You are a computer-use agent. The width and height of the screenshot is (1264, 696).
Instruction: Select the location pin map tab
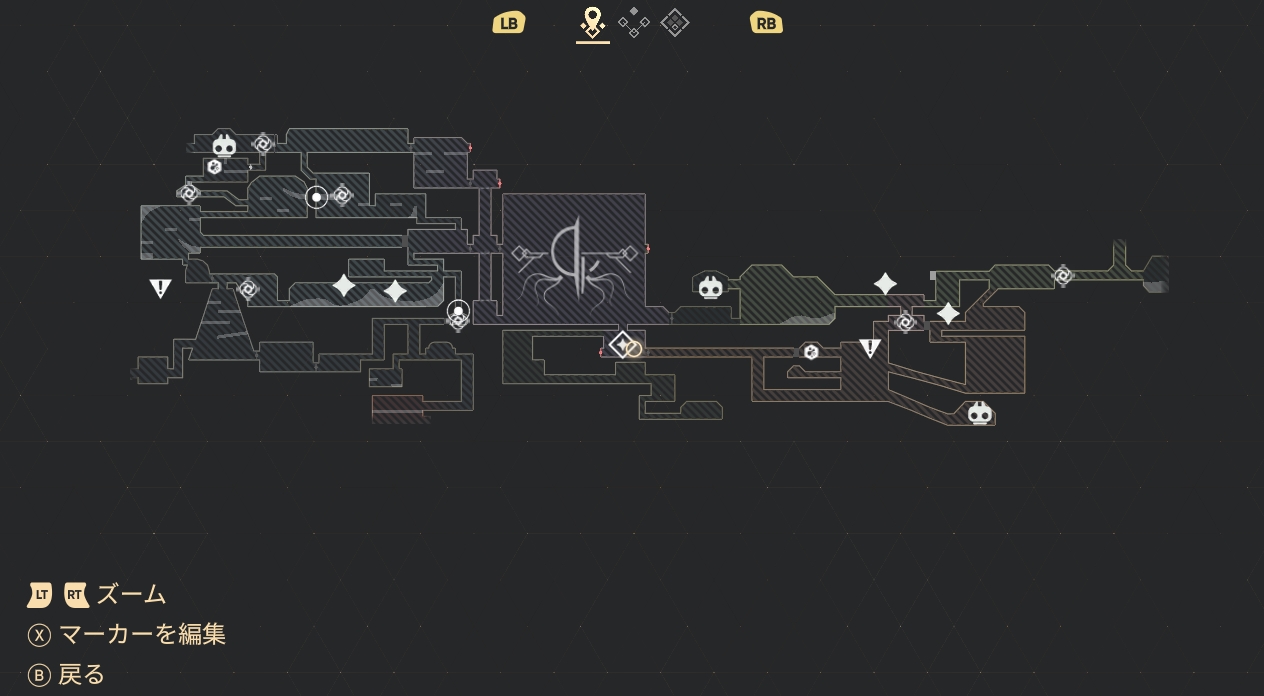(593, 21)
